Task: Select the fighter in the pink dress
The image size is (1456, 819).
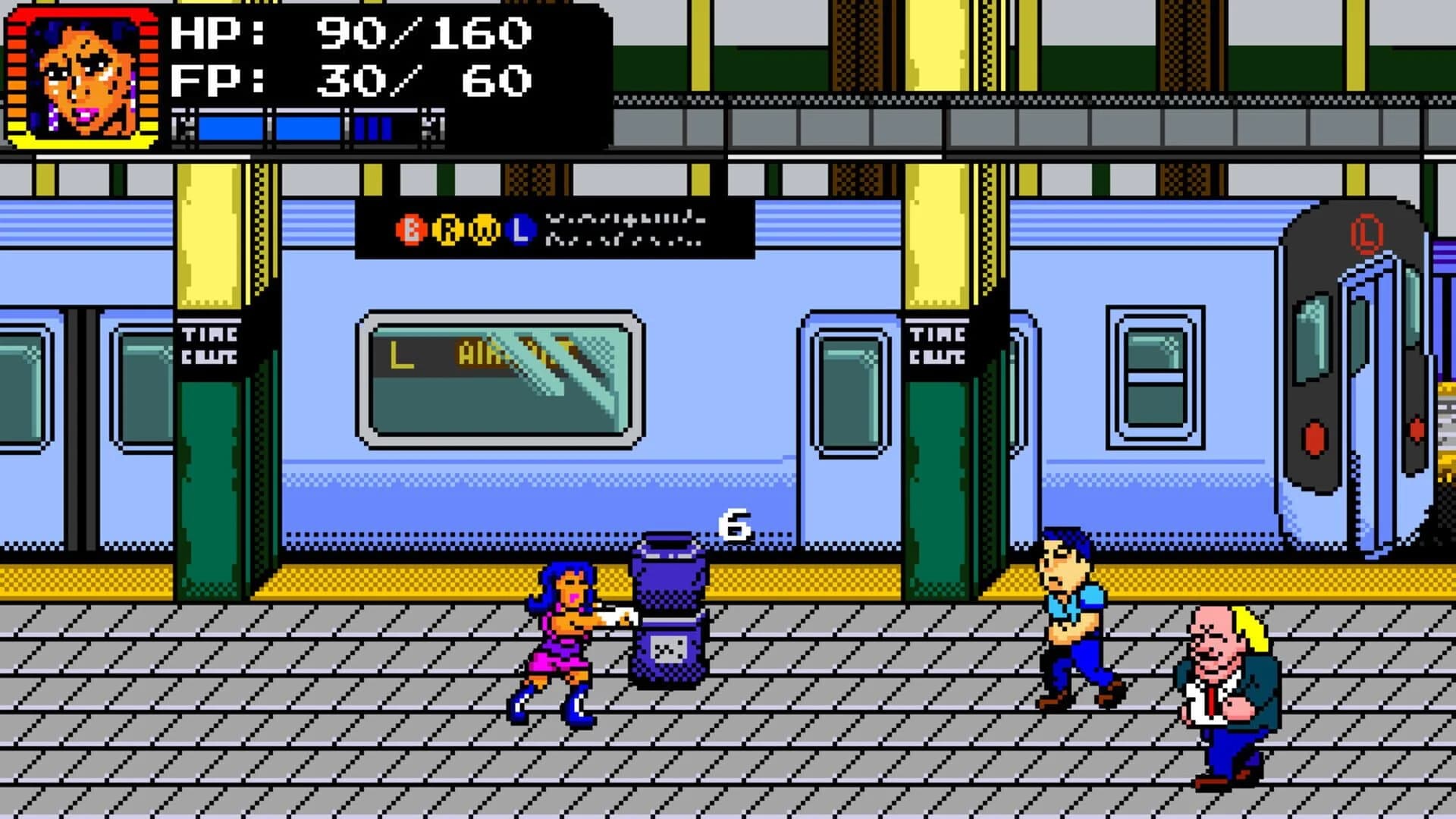Action: tap(561, 645)
